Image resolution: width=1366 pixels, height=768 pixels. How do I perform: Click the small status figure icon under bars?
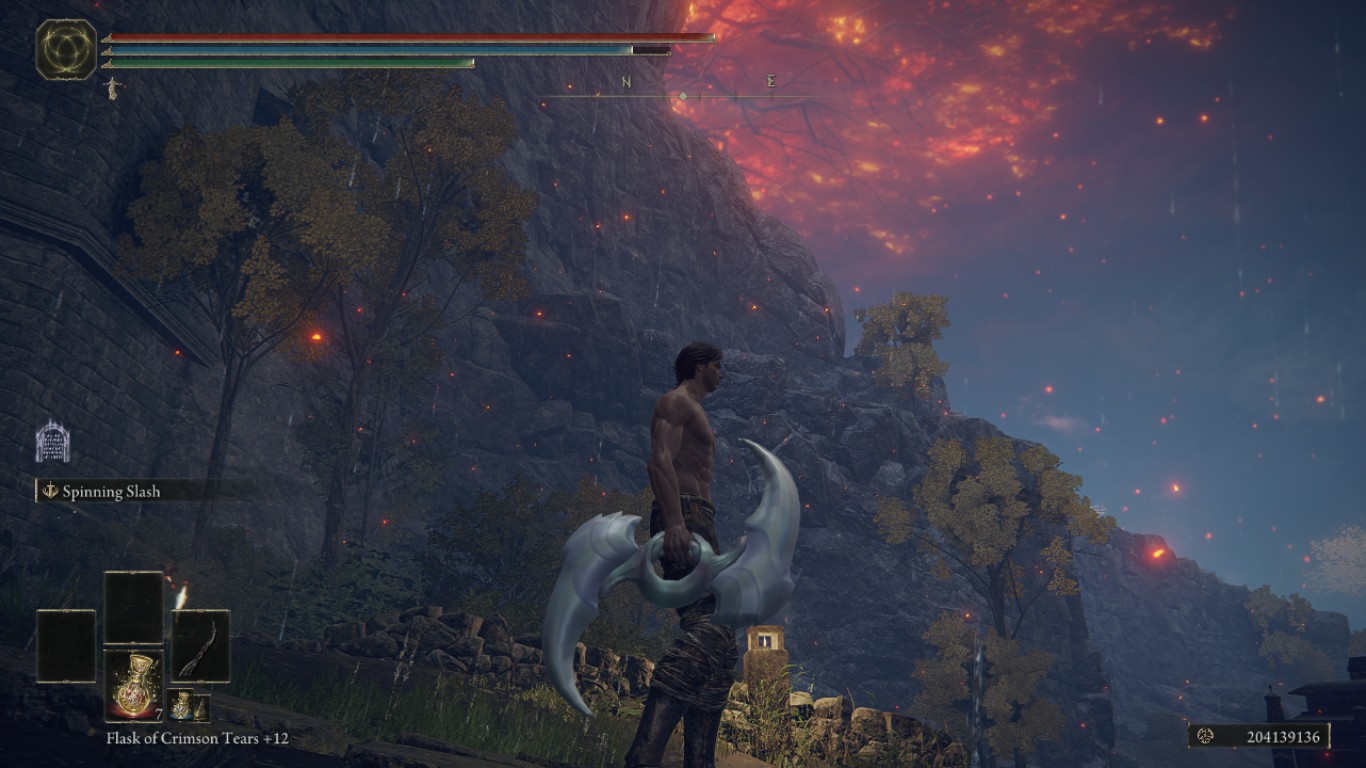111,89
